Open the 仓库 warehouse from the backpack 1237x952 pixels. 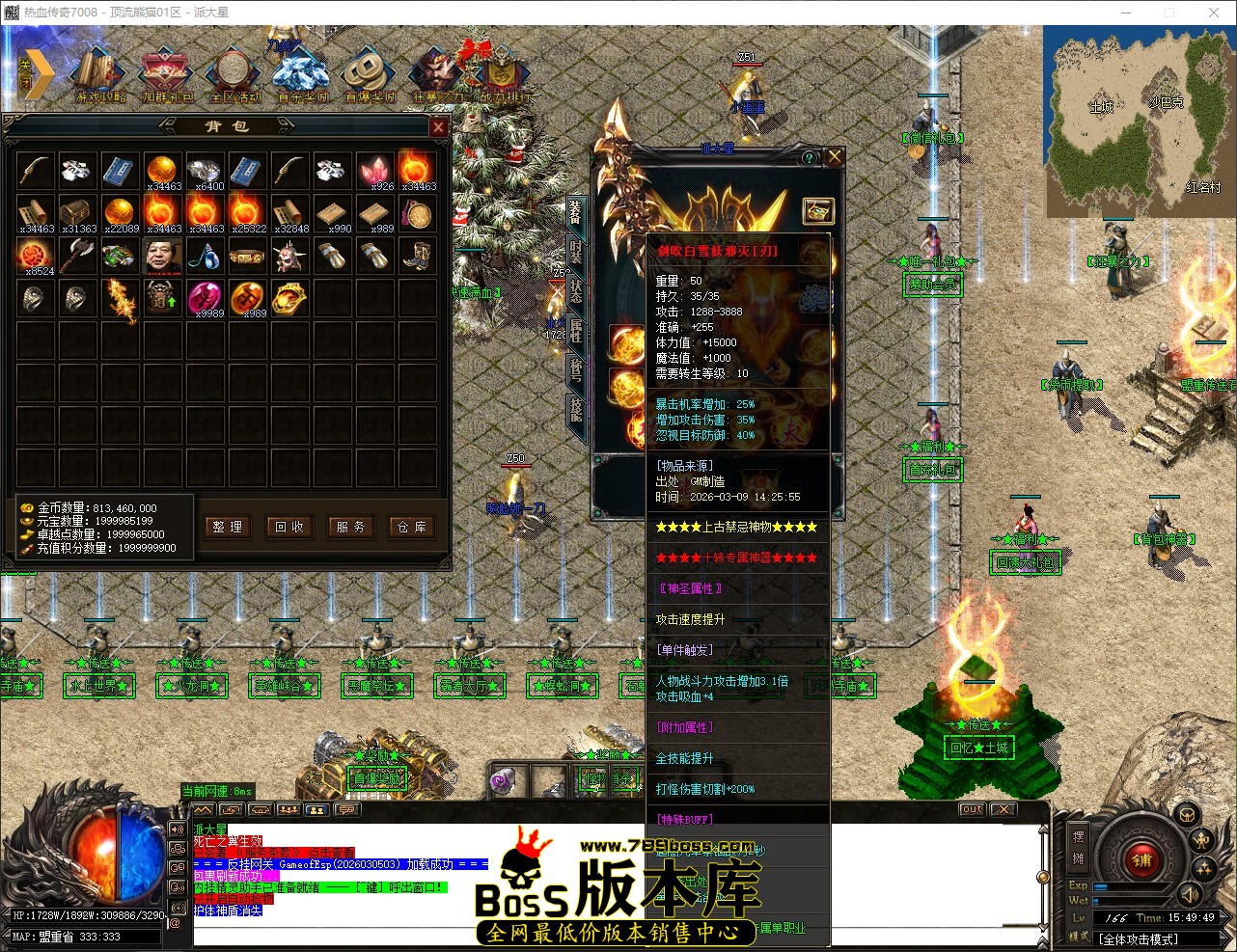pyautogui.click(x=412, y=528)
